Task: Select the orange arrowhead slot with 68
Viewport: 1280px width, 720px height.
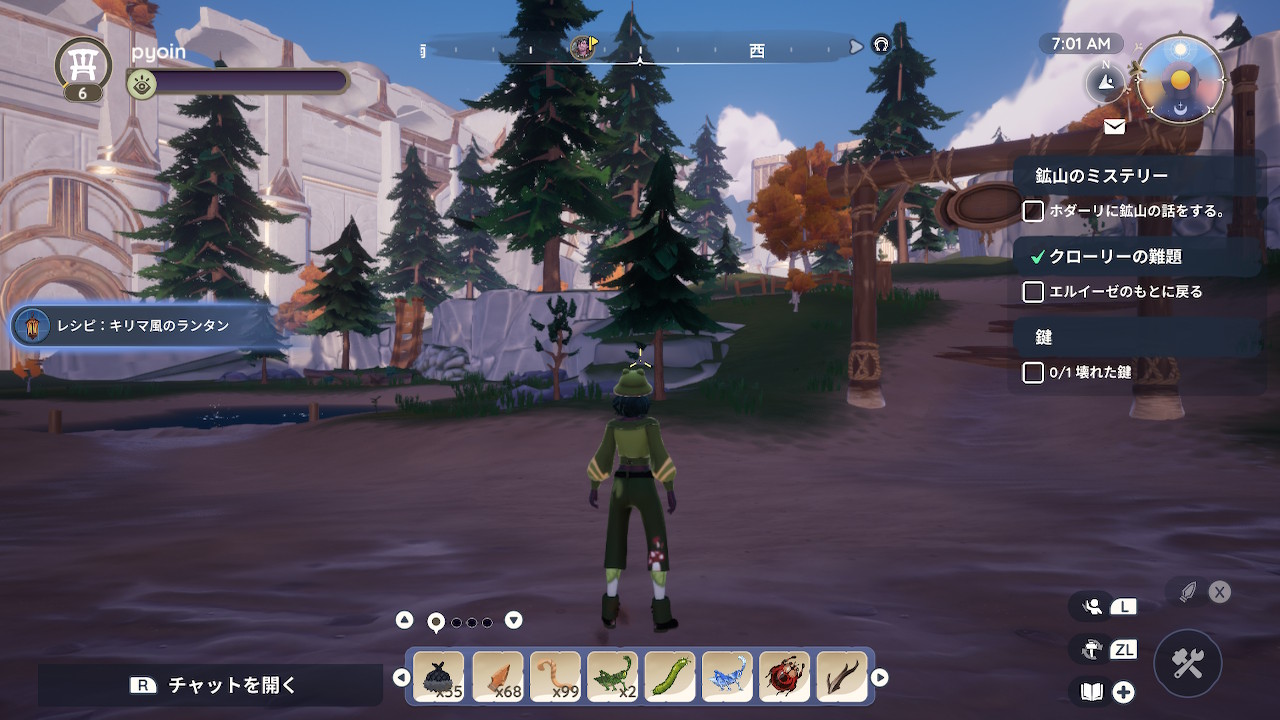Action: coord(497,677)
